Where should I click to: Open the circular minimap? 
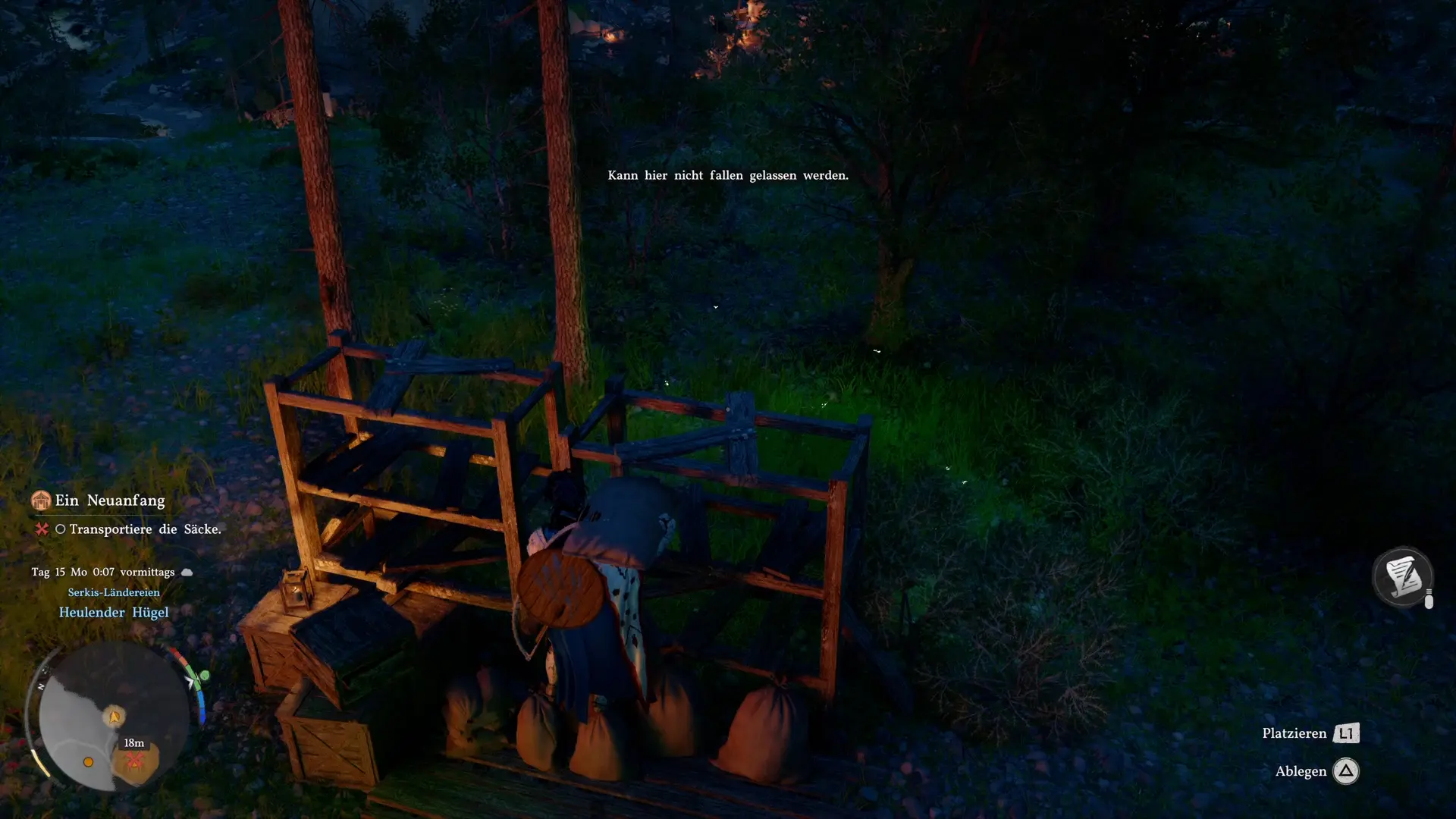pyautogui.click(x=114, y=717)
